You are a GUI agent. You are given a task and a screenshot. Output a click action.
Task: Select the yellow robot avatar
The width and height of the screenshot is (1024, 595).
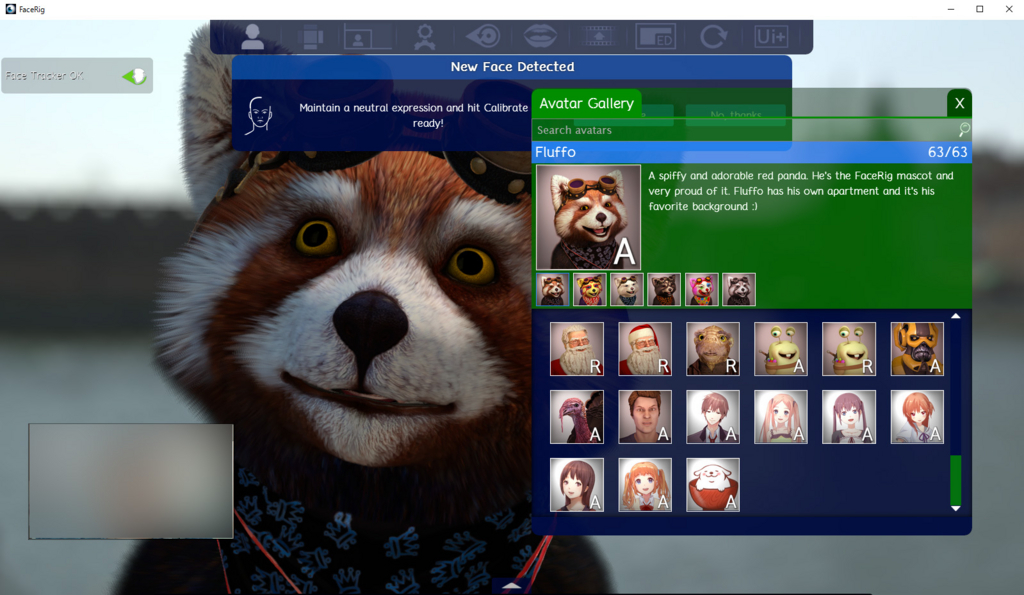(917, 349)
